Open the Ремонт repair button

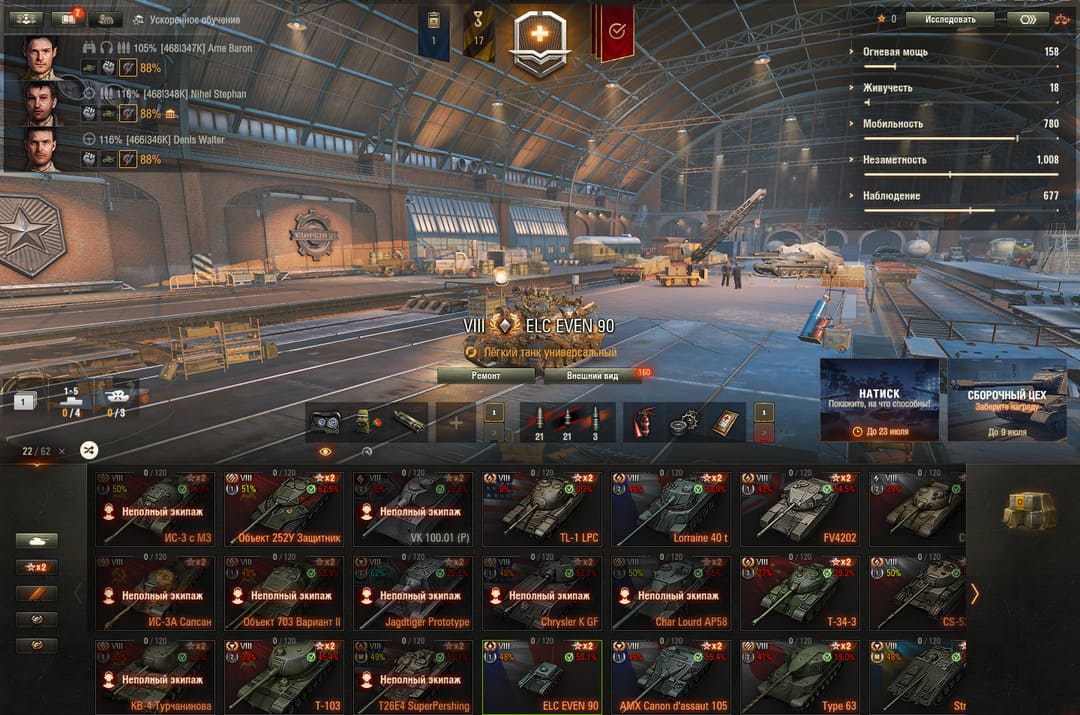[x=486, y=375]
